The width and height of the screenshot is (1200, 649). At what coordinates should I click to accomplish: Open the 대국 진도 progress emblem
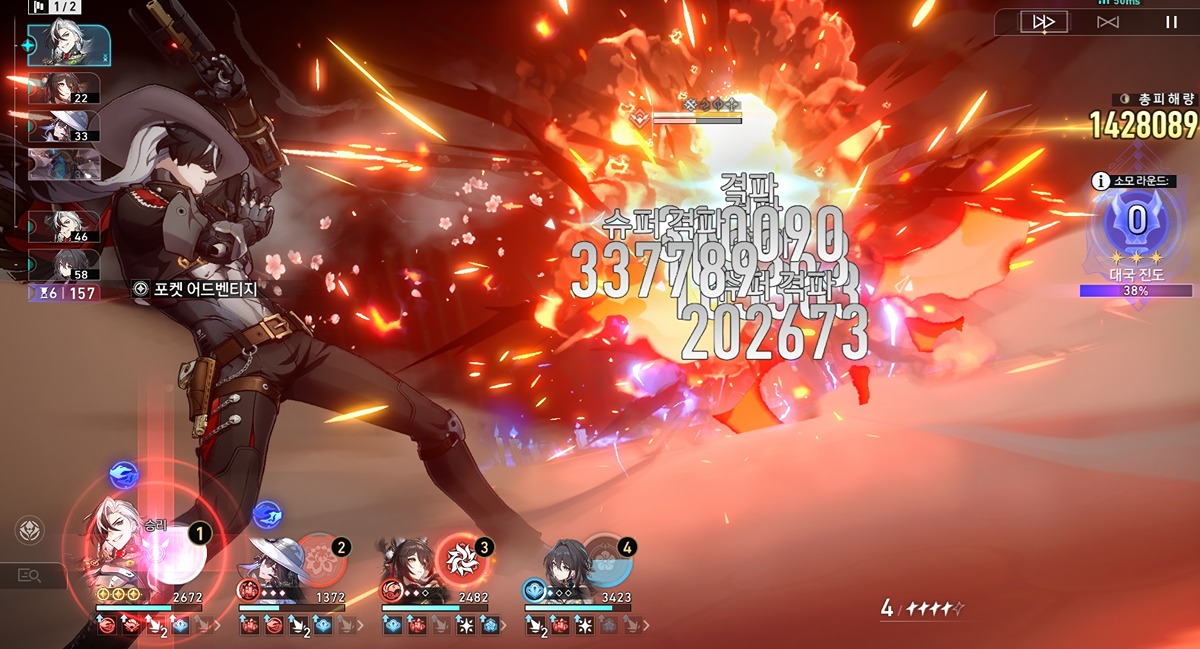(1136, 221)
